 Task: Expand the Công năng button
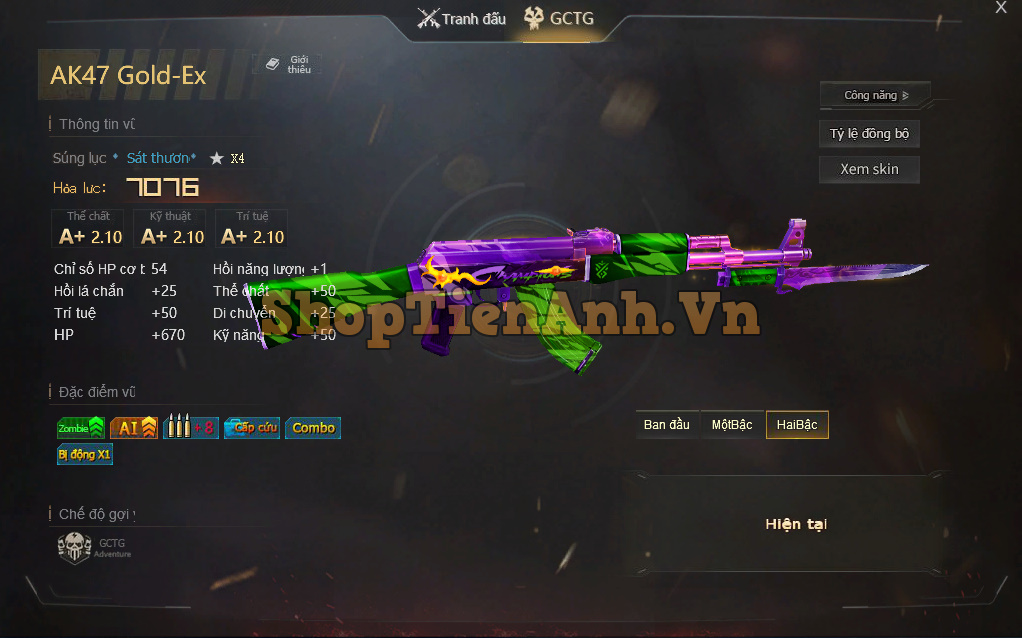[x=875, y=95]
